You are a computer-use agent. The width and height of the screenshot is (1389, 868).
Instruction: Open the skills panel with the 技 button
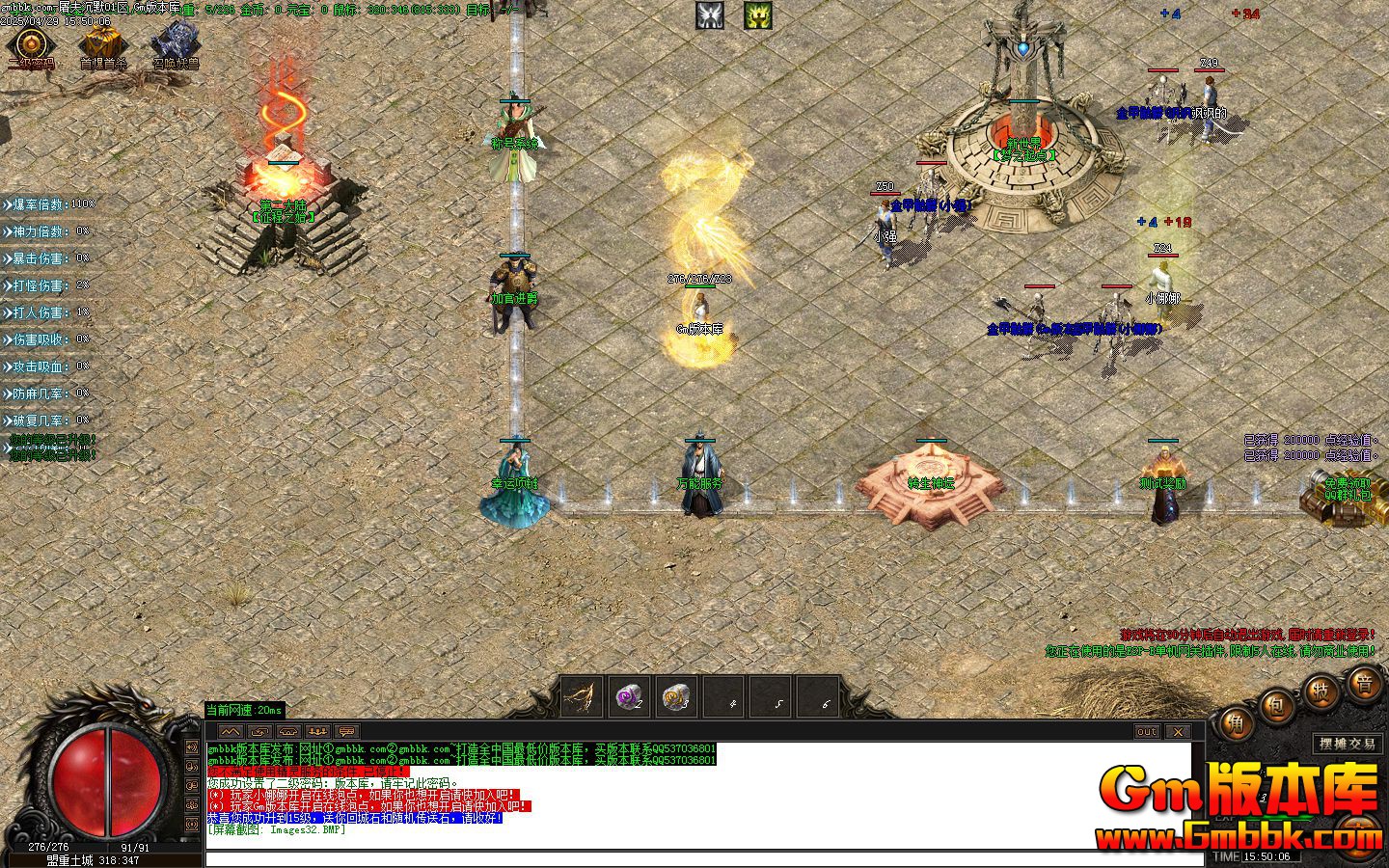click(1319, 692)
